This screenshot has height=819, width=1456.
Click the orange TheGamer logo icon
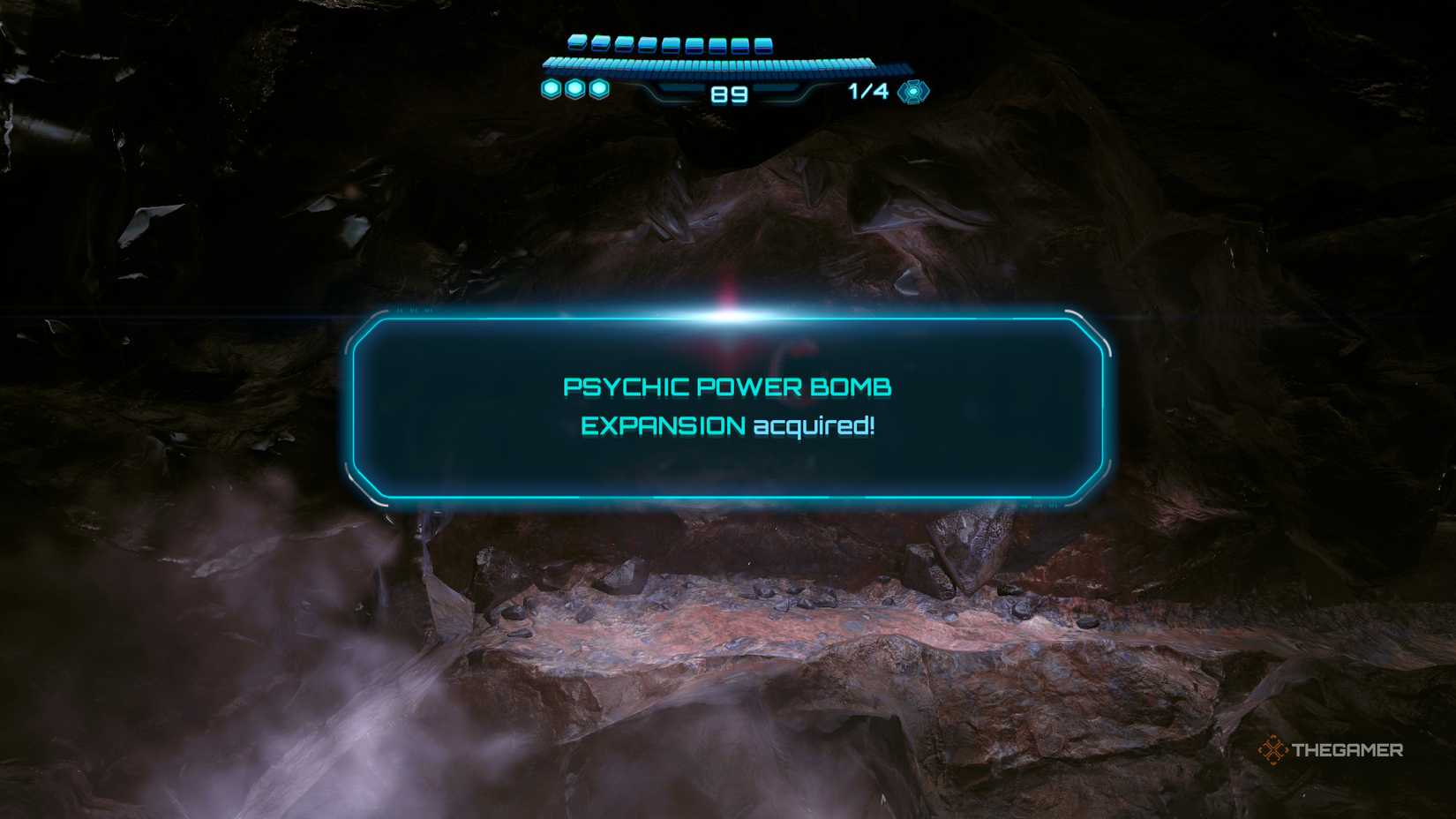click(1272, 751)
